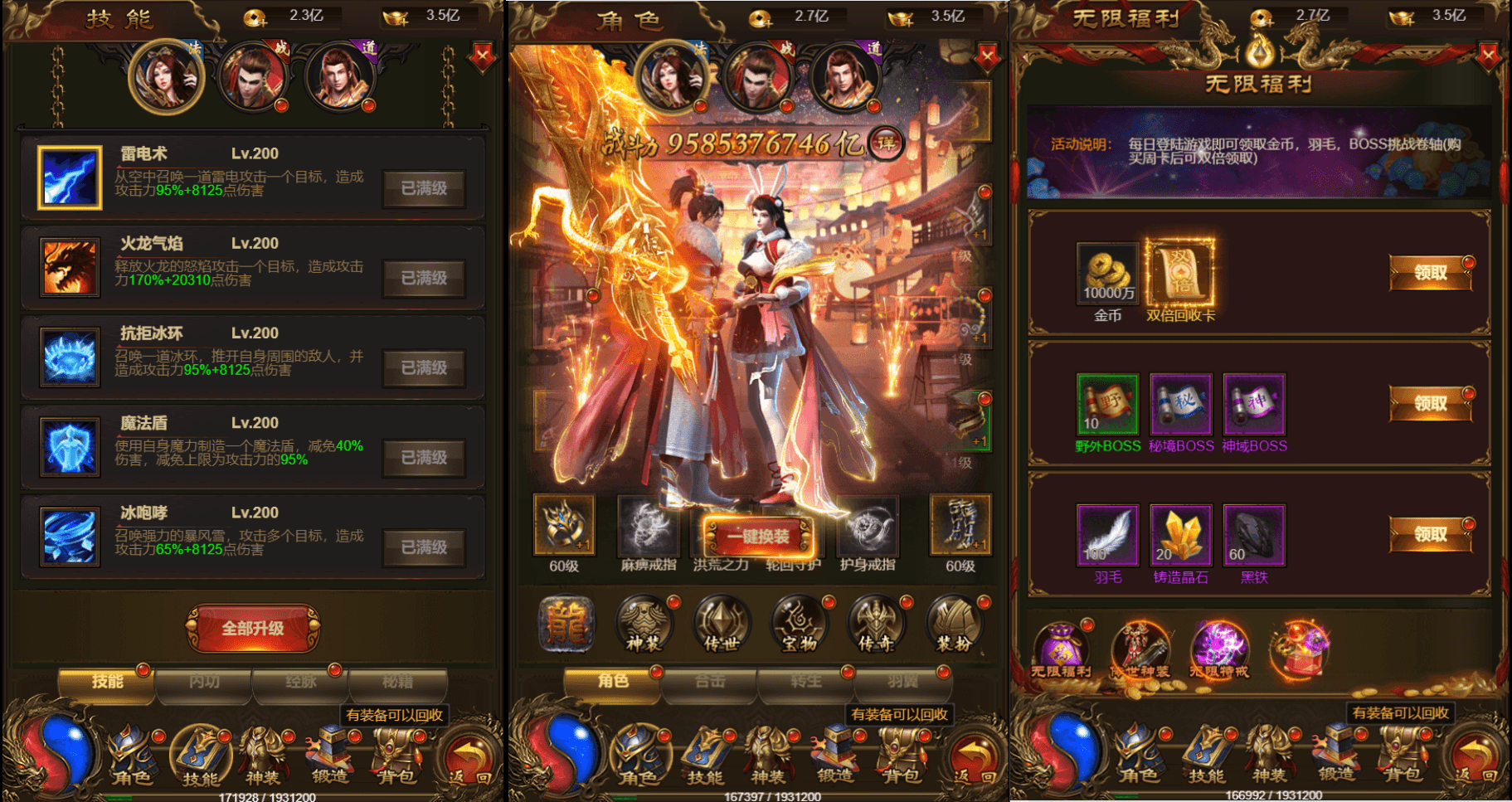Open the 合击 tab
Viewport: 1512px width, 802px height.
point(709,682)
